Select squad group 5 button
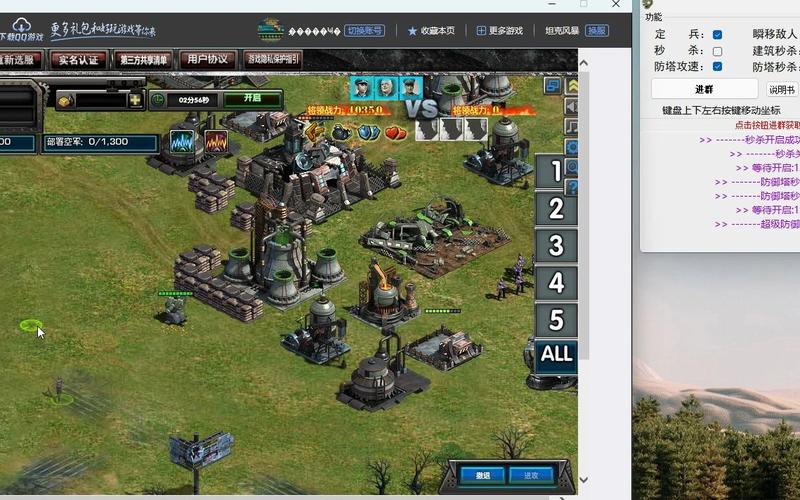 click(x=556, y=320)
